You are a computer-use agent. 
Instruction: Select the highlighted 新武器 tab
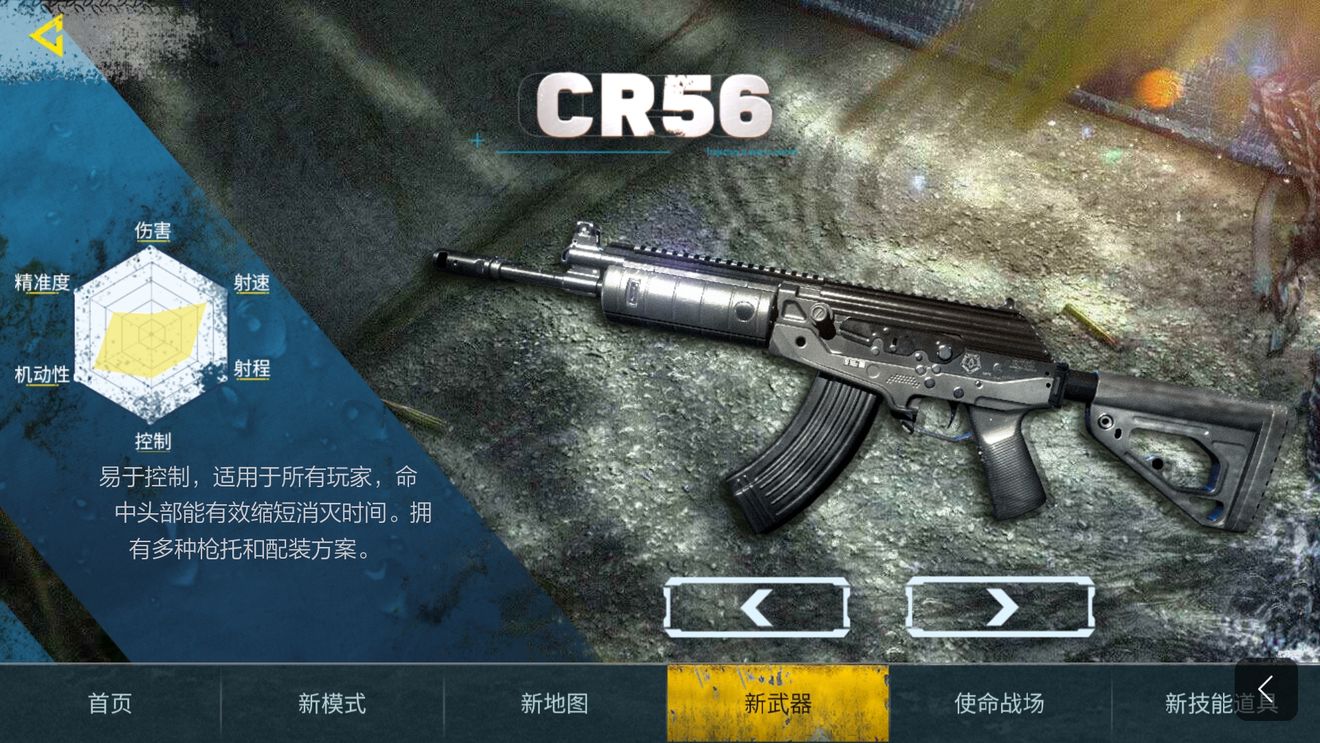coord(777,704)
